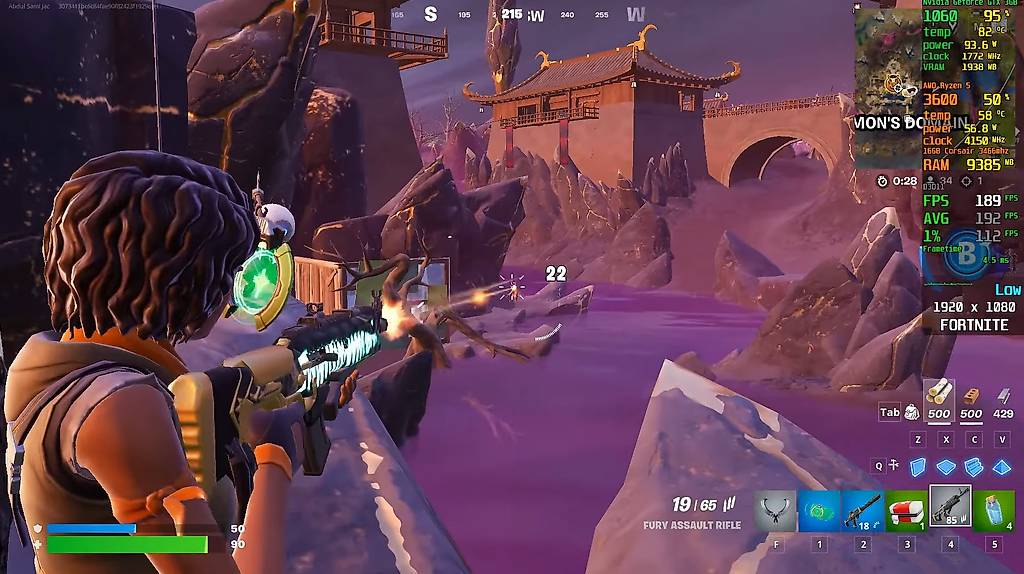
Task: Equip the pickaxe harvesting tool slot
Action: pos(775,509)
